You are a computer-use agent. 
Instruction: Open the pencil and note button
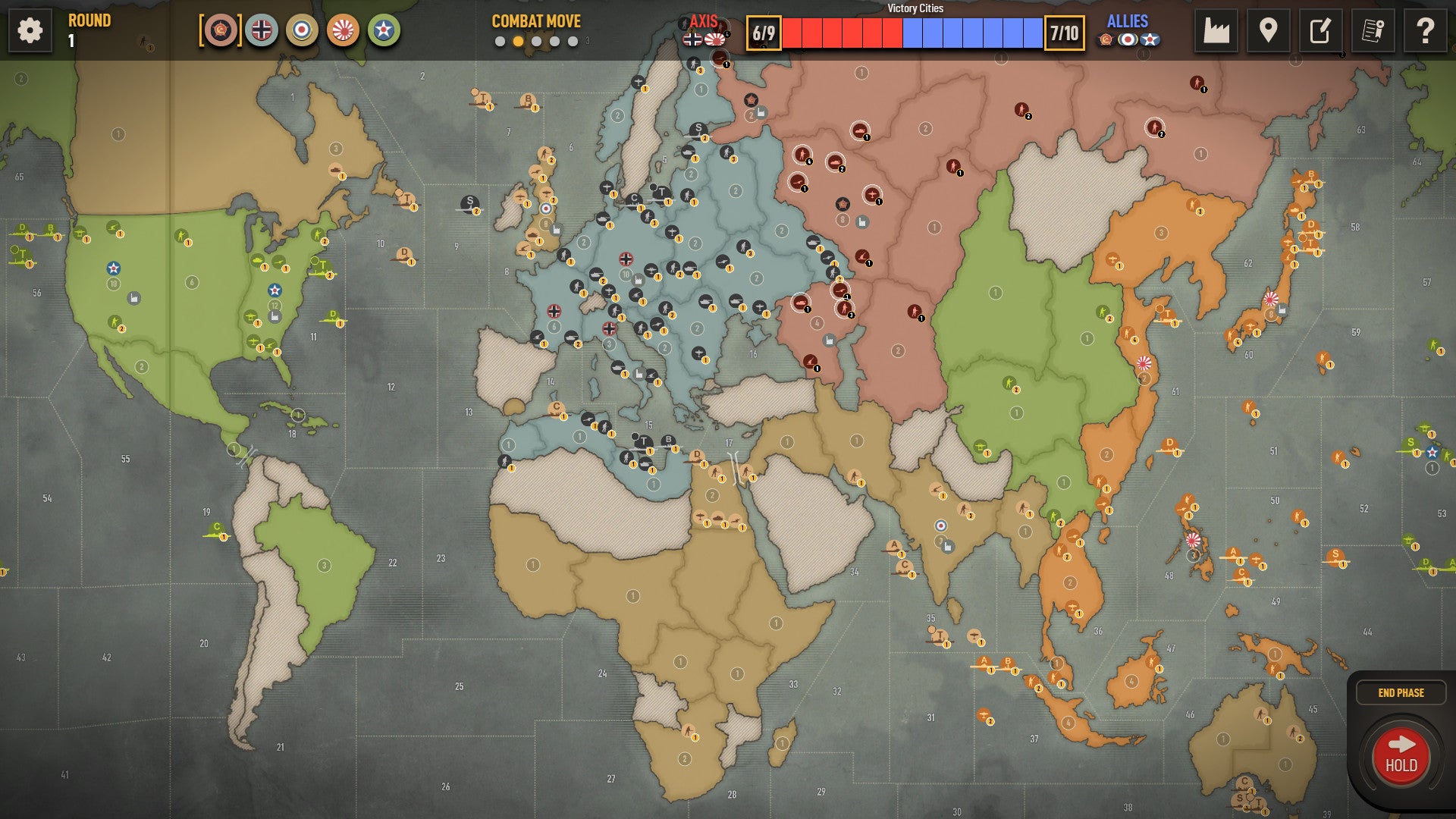[1320, 31]
